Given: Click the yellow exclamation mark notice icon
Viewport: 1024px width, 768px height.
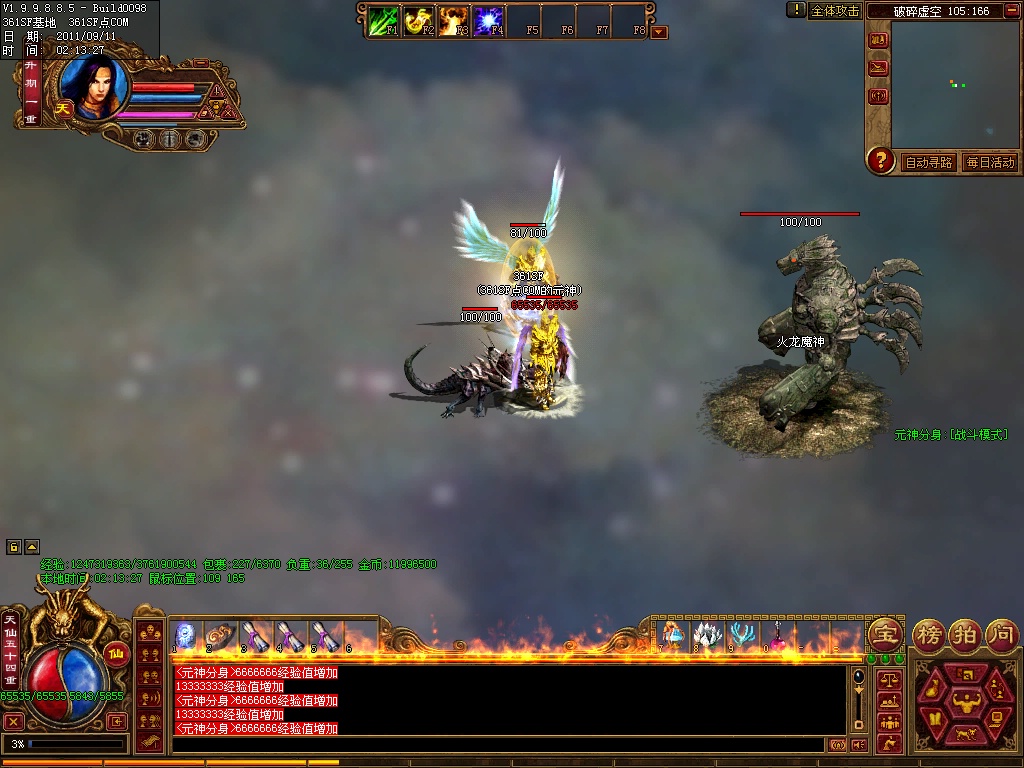Looking at the screenshot, I should [796, 10].
